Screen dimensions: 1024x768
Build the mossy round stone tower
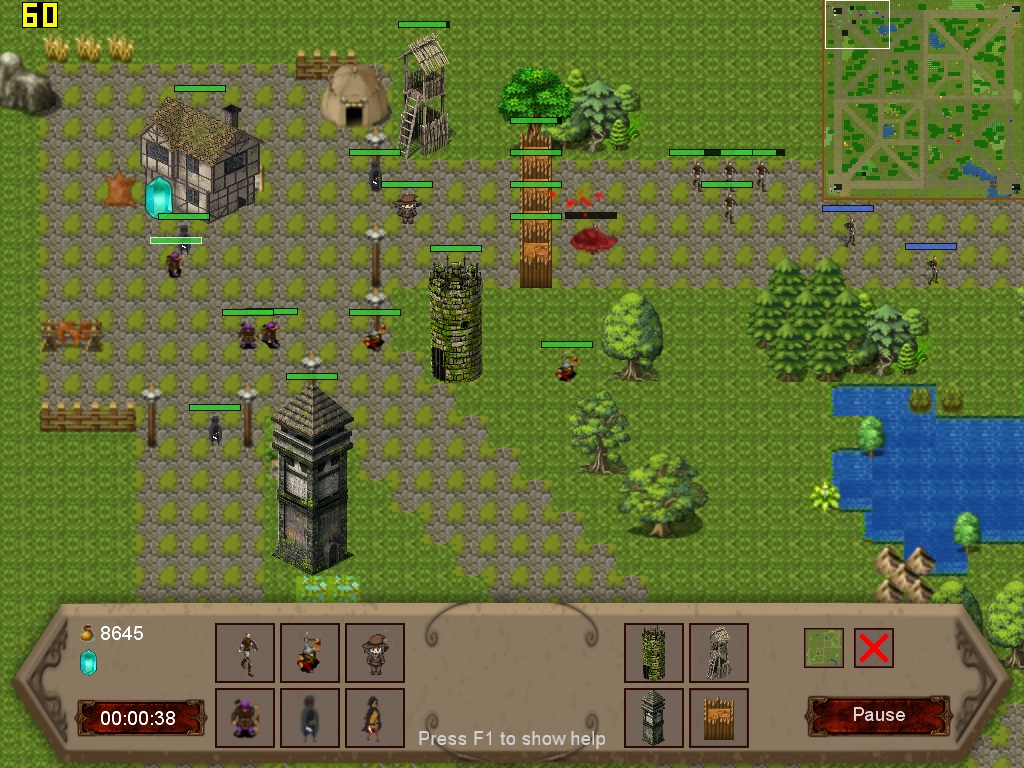pos(654,653)
